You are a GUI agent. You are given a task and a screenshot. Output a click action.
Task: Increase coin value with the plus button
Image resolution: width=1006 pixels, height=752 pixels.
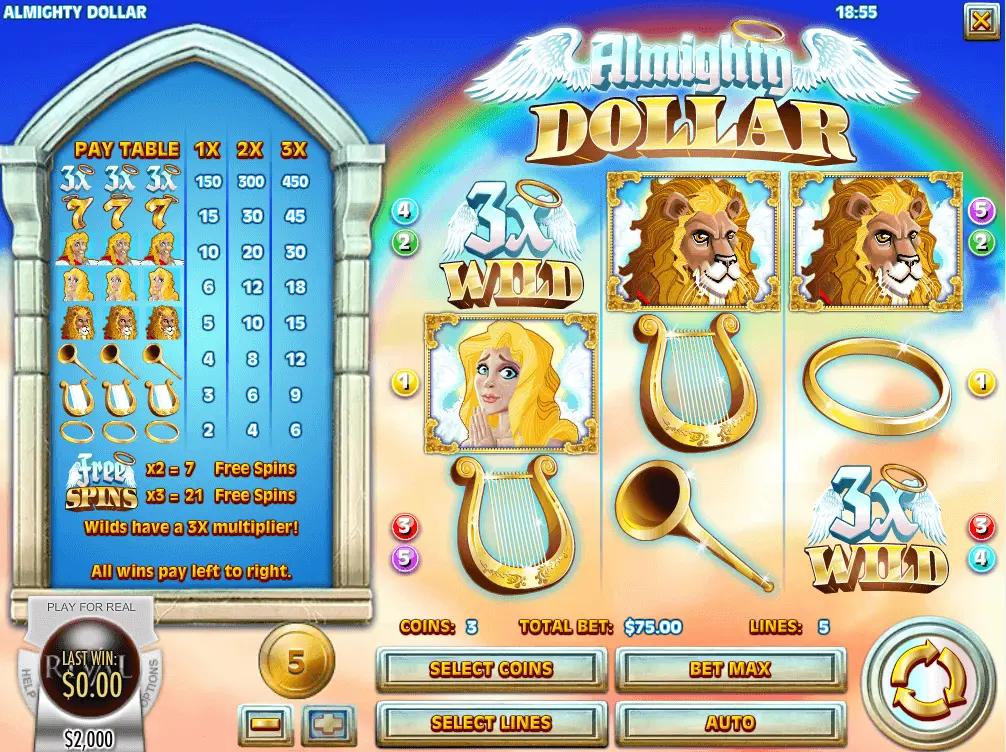coord(329,724)
